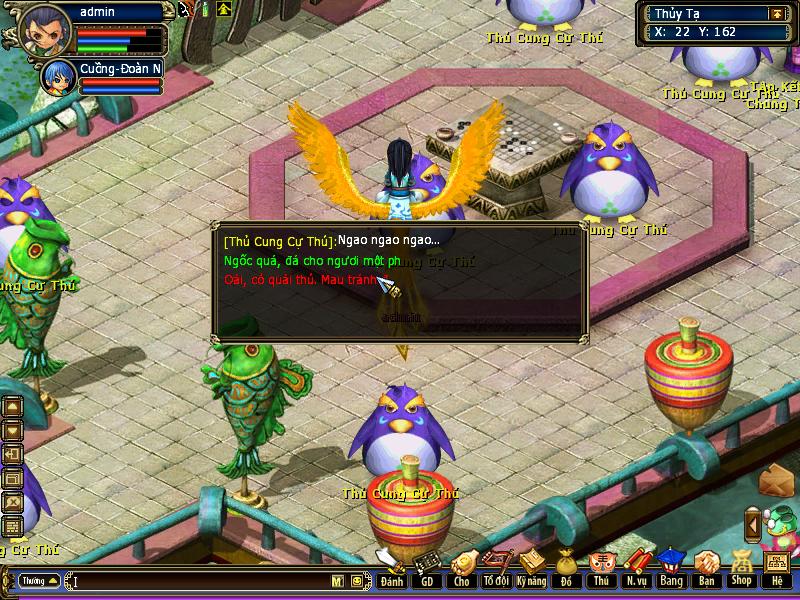Open the Bang guild panel

[671, 570]
